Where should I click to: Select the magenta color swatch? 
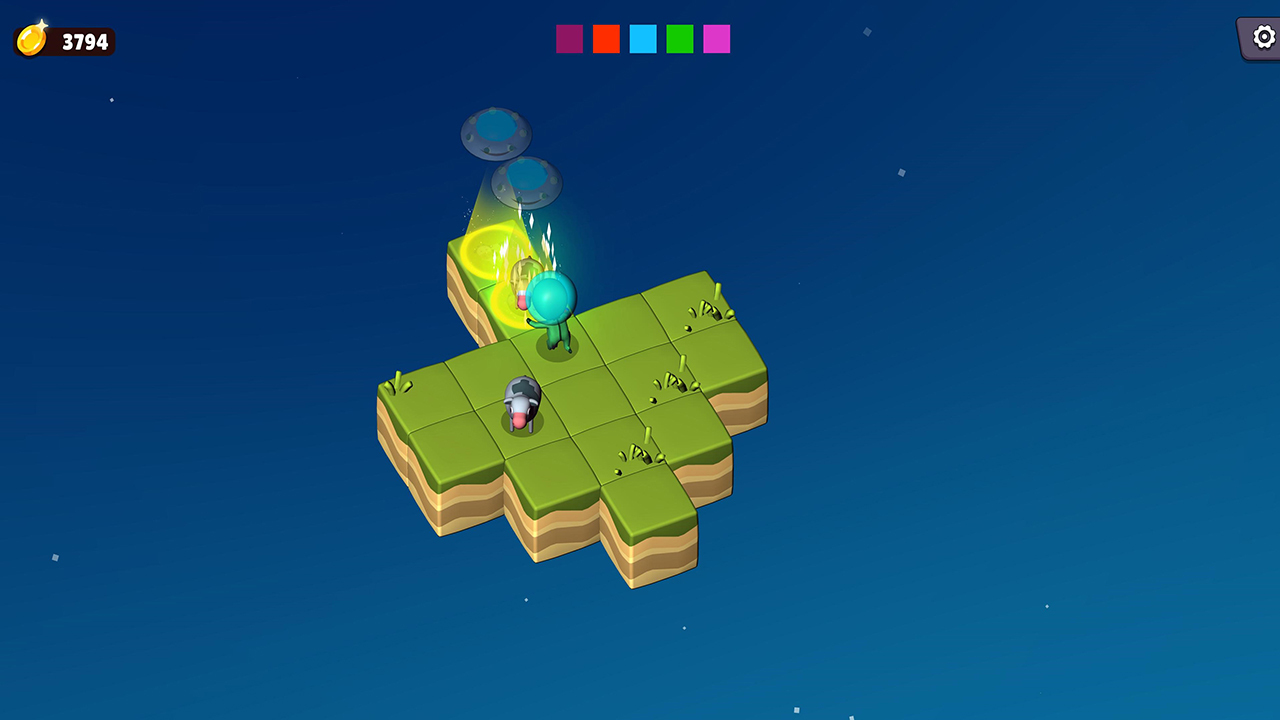pos(716,39)
